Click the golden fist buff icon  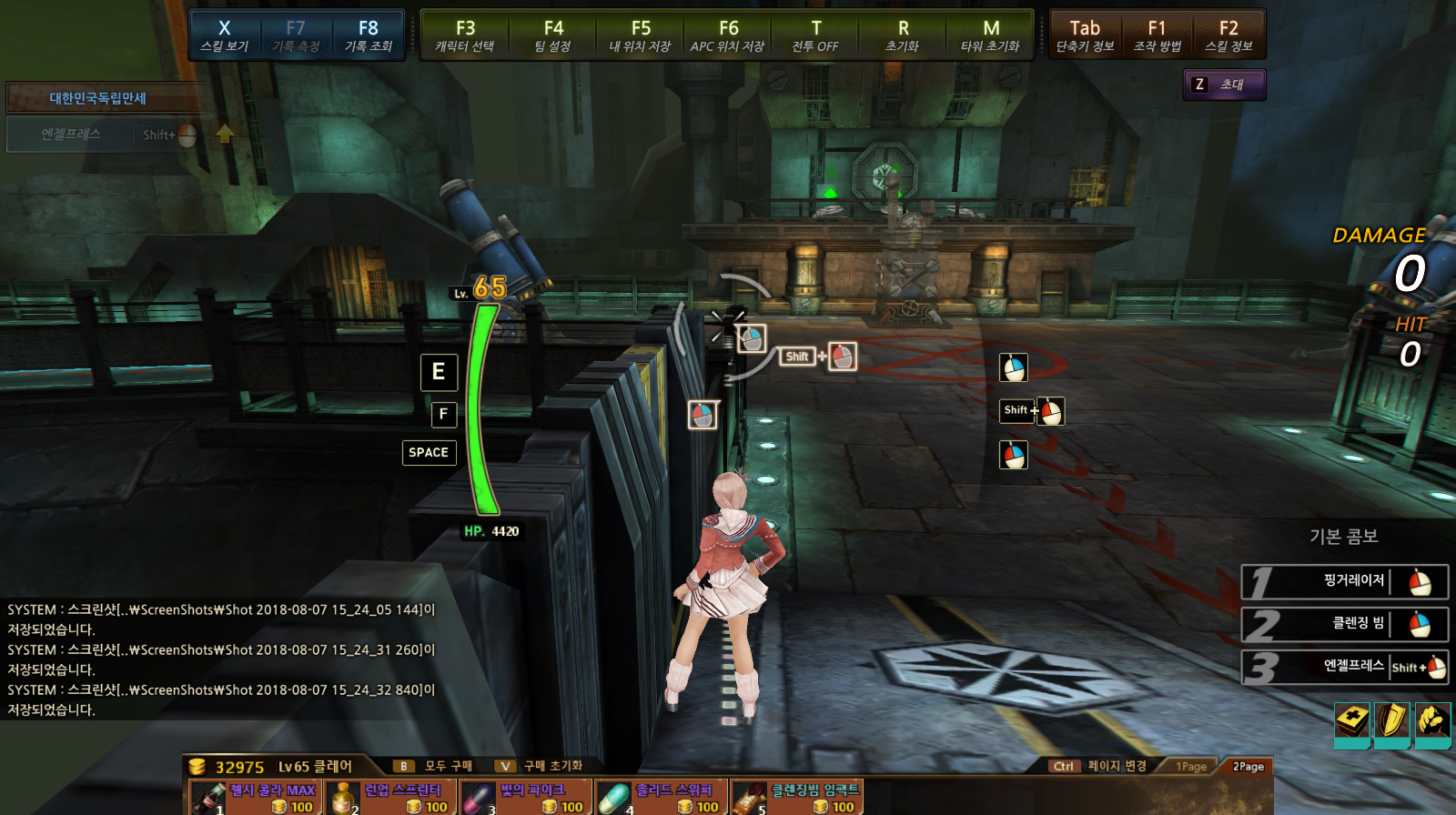(1432, 723)
